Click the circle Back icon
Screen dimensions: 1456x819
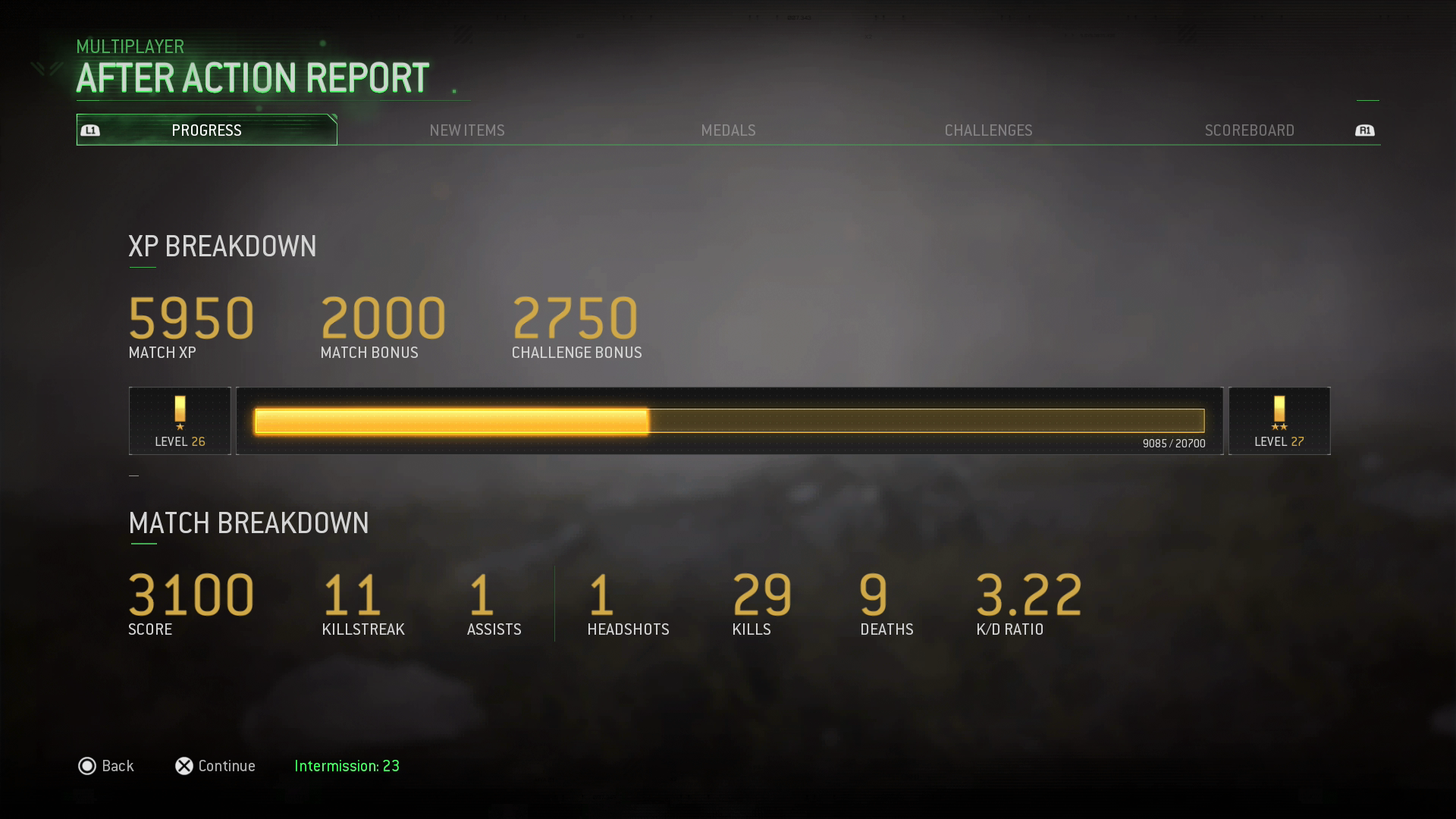(88, 766)
